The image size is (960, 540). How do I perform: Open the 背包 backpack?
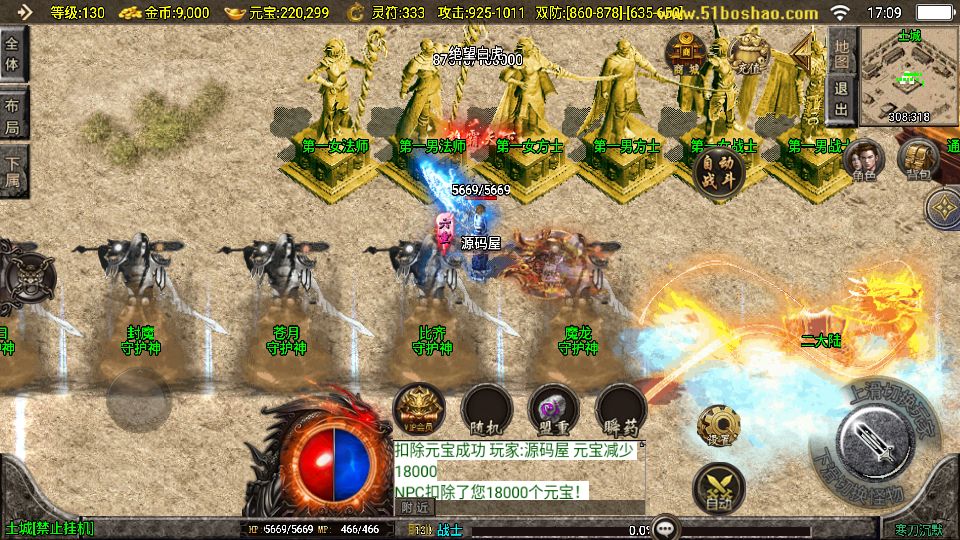[x=917, y=160]
